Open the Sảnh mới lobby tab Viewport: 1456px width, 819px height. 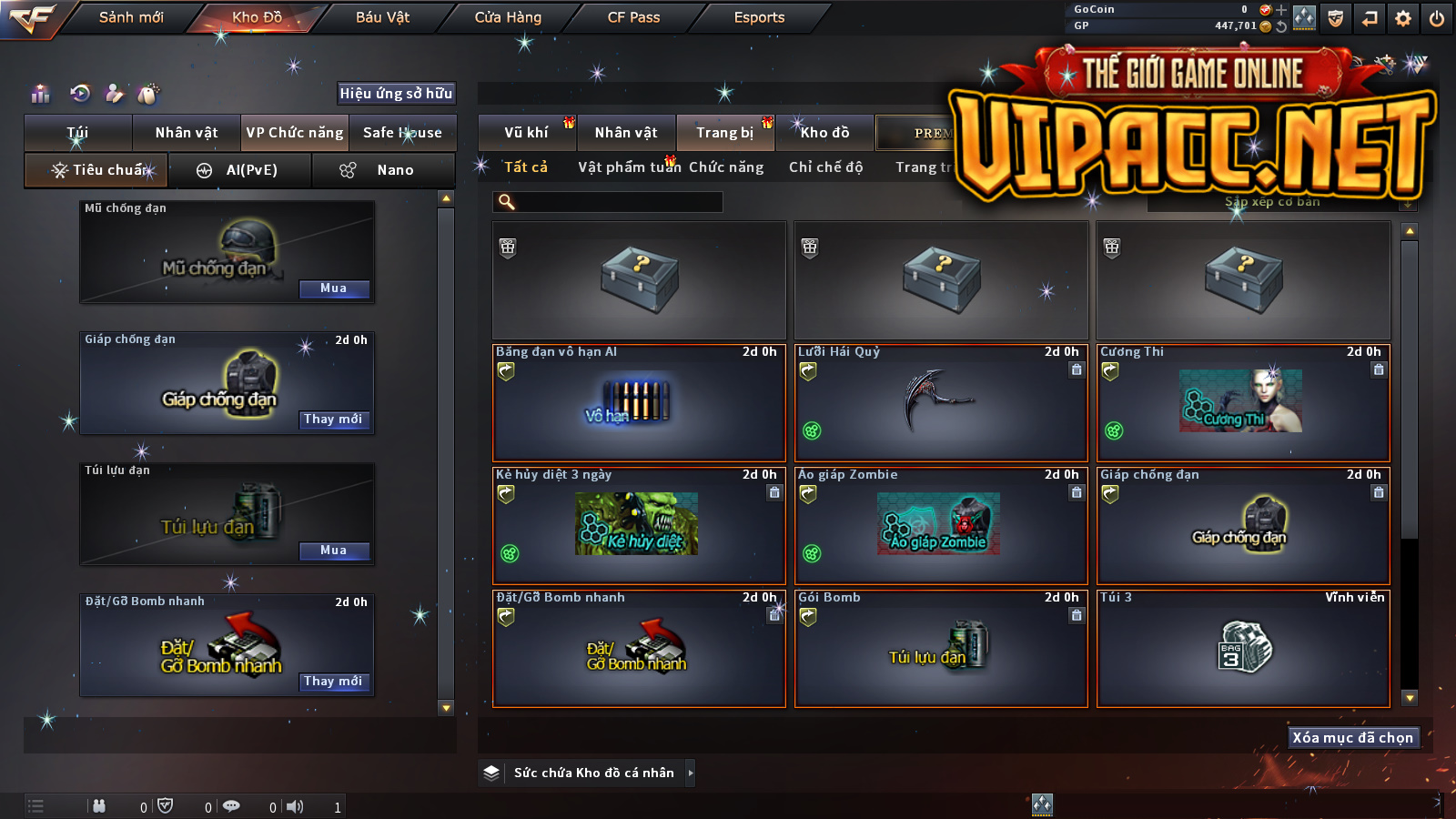click(131, 17)
